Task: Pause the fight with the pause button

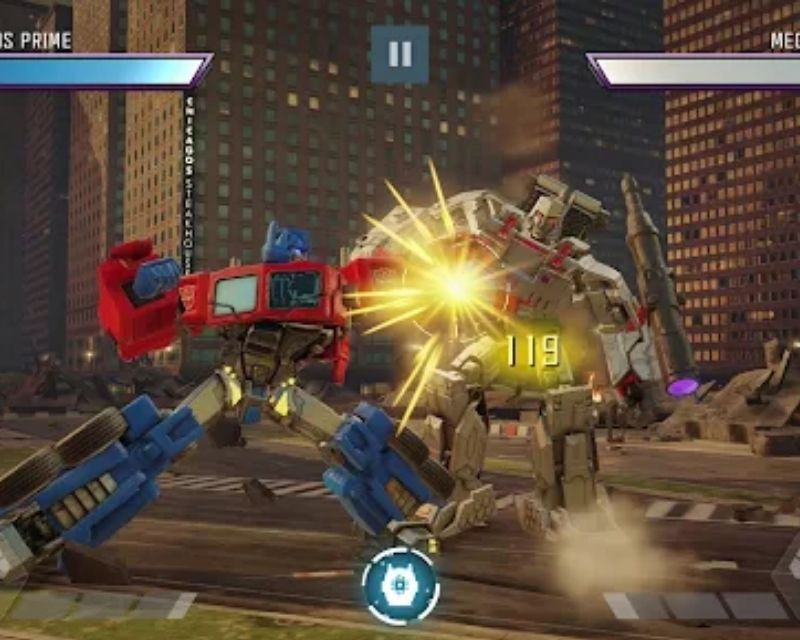Action: pos(400,54)
